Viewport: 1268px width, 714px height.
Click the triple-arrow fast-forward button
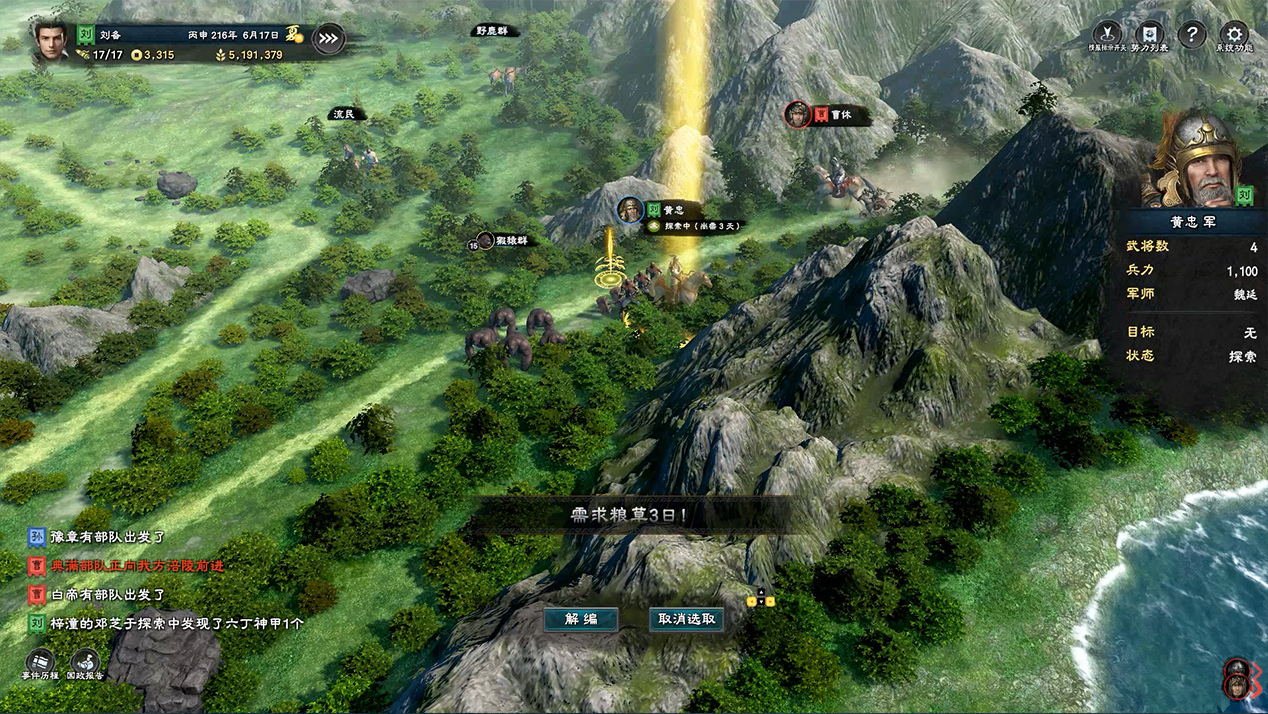click(328, 39)
